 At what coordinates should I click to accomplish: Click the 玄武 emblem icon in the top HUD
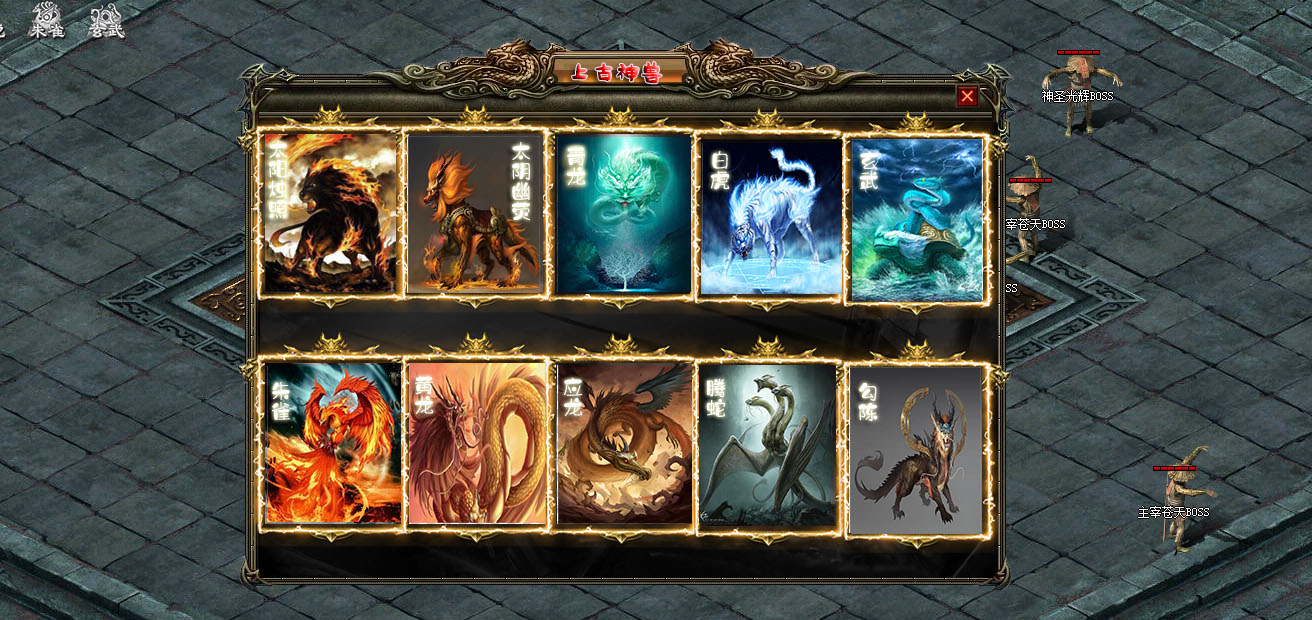pyautogui.click(x=106, y=20)
